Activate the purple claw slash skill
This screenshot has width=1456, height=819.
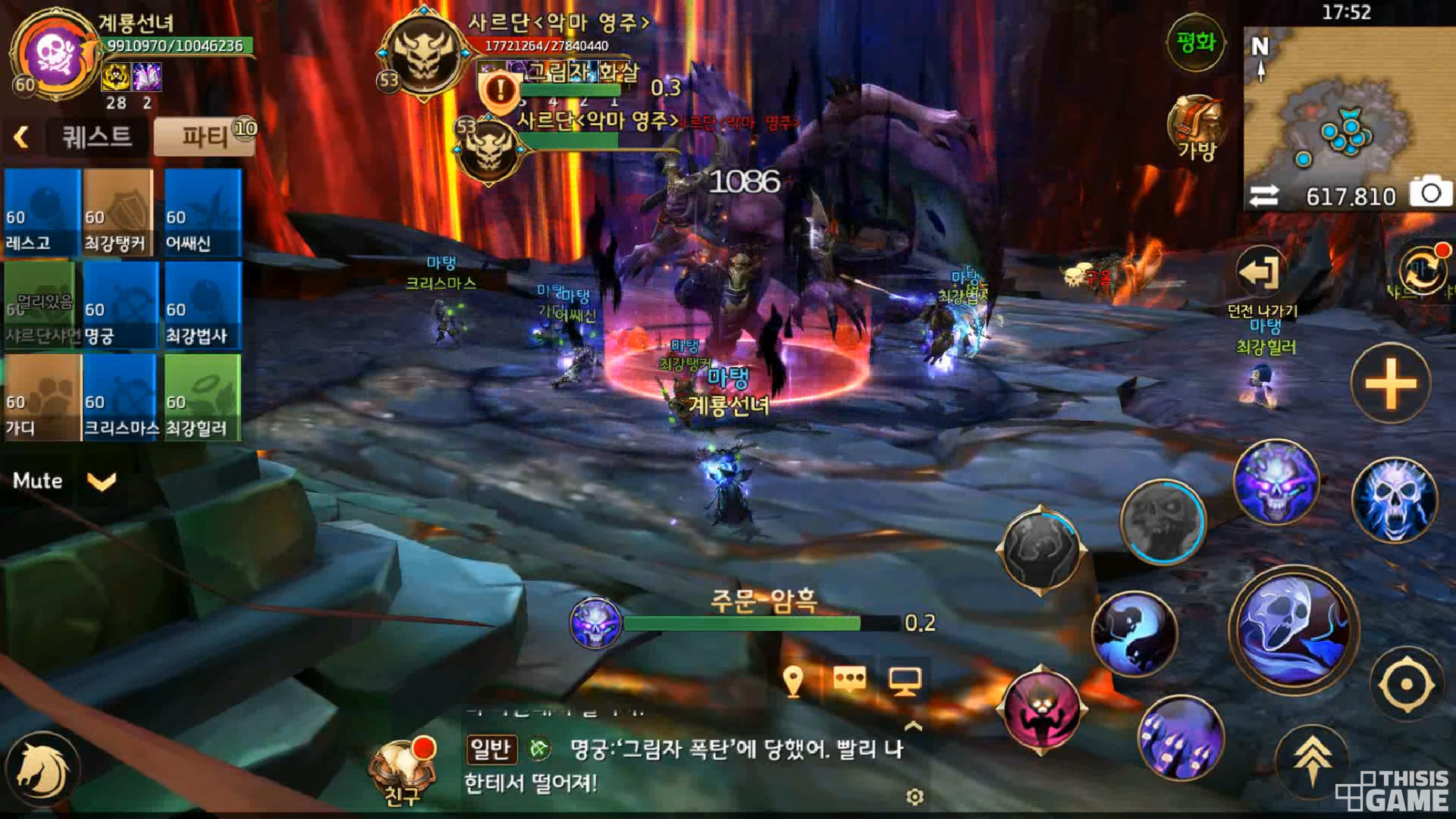(1181, 738)
